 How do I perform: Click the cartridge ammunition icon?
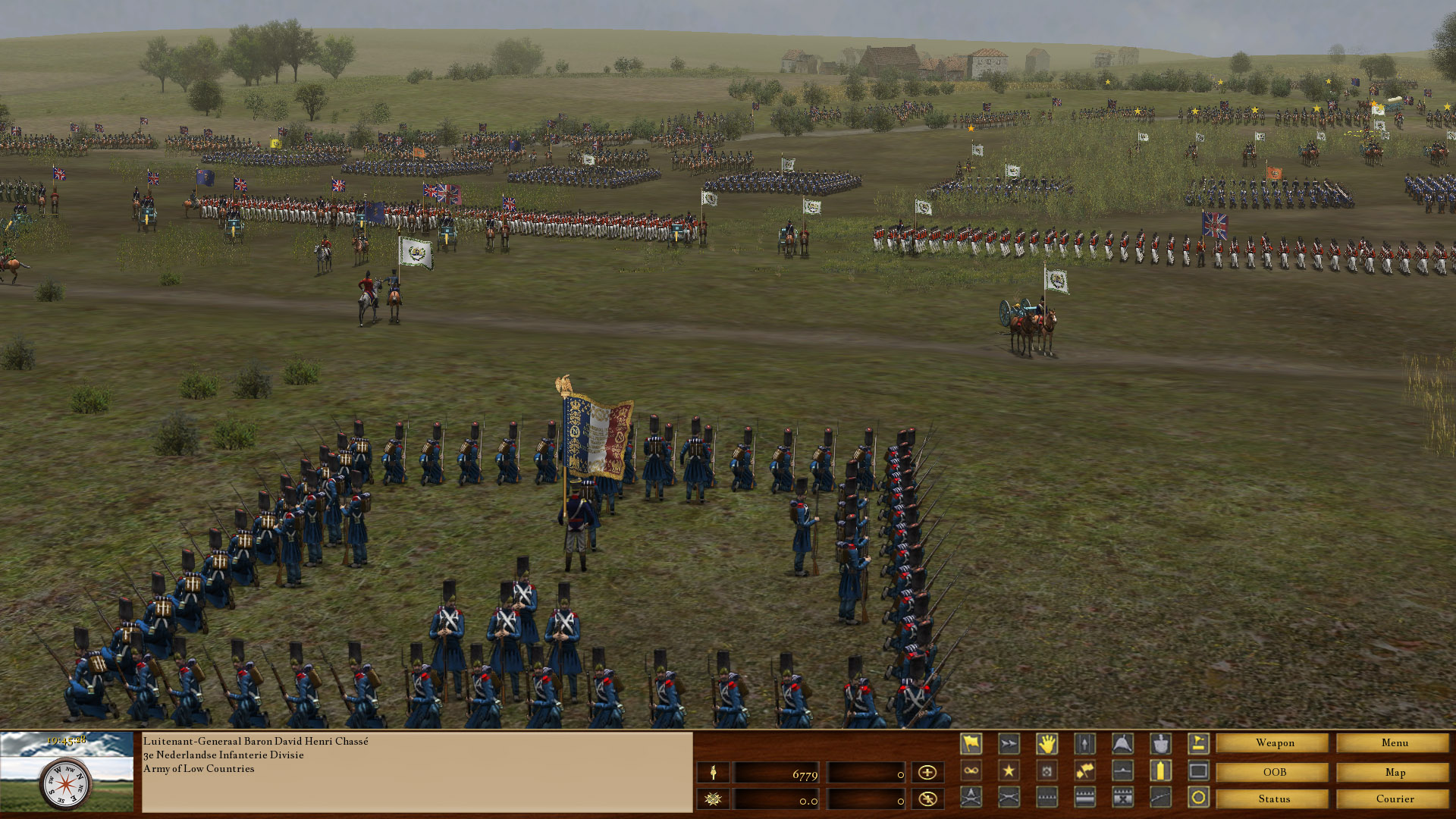(1160, 770)
